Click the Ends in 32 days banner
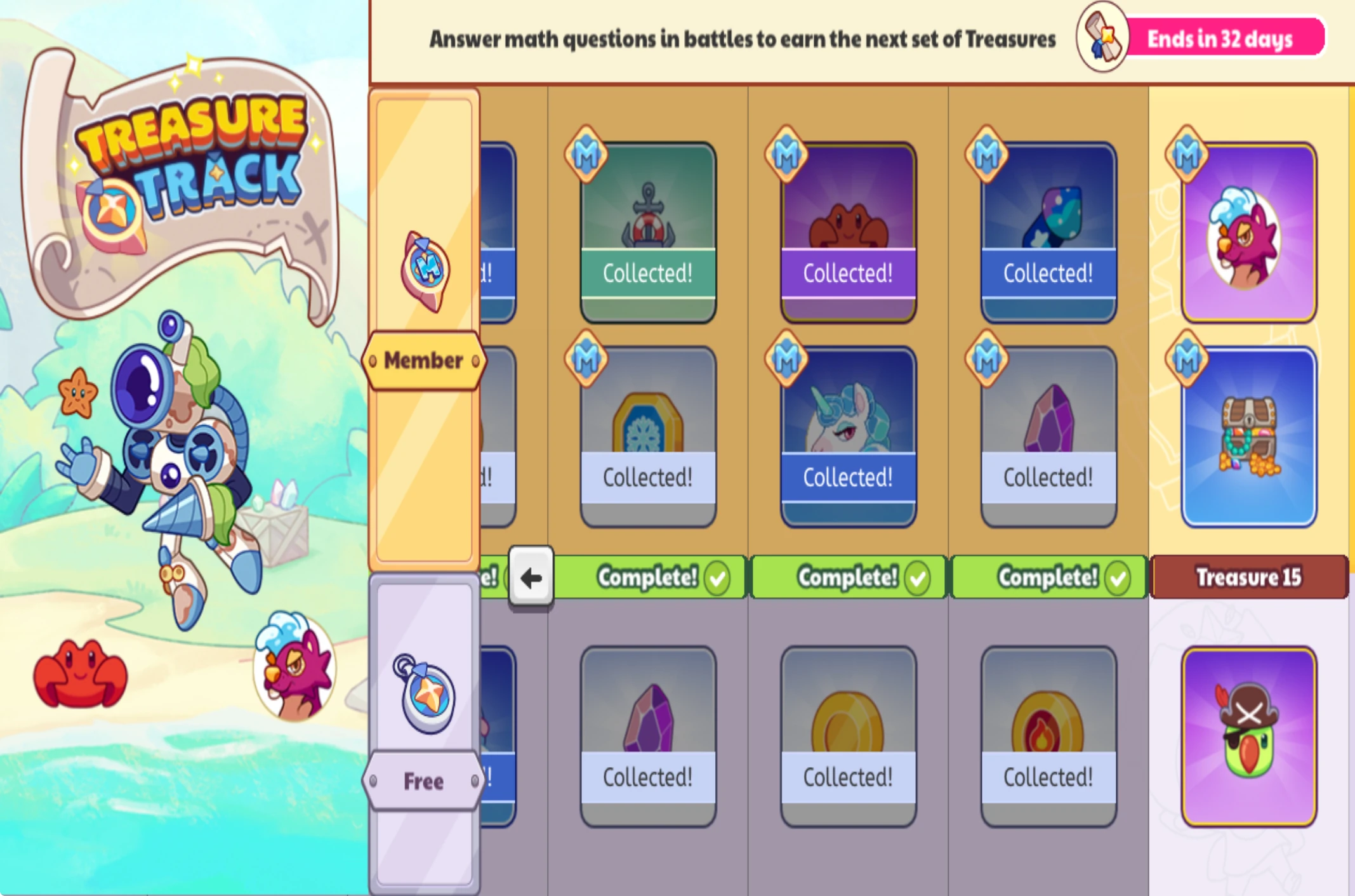 (x=1219, y=38)
